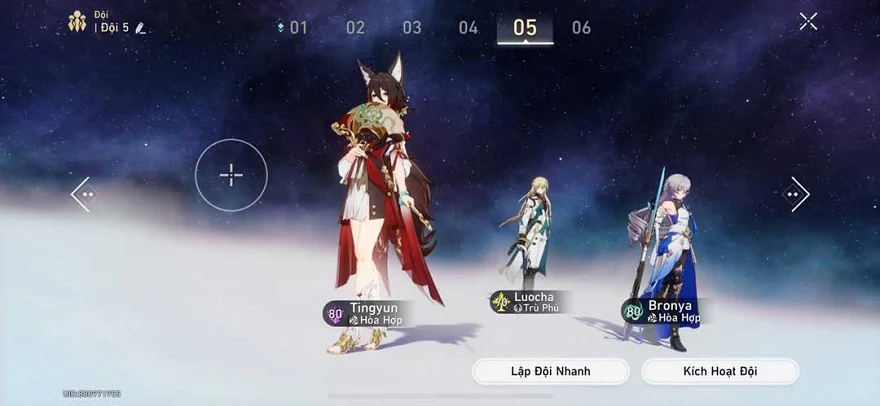Screen dimensions: 880x406
Task: Switch to team tab 03
Action: coord(412,28)
